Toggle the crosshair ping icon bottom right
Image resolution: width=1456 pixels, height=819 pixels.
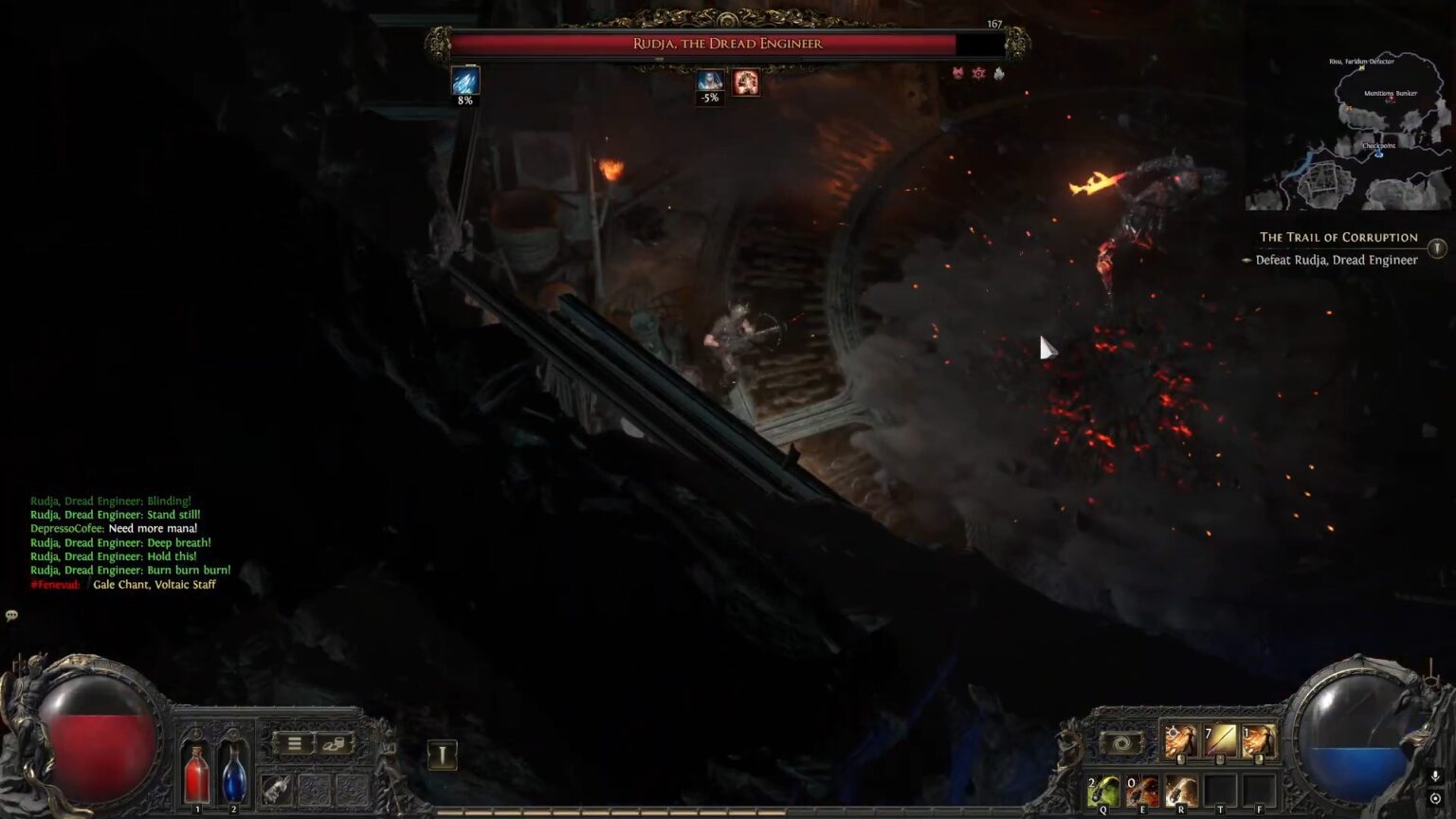[1434, 797]
